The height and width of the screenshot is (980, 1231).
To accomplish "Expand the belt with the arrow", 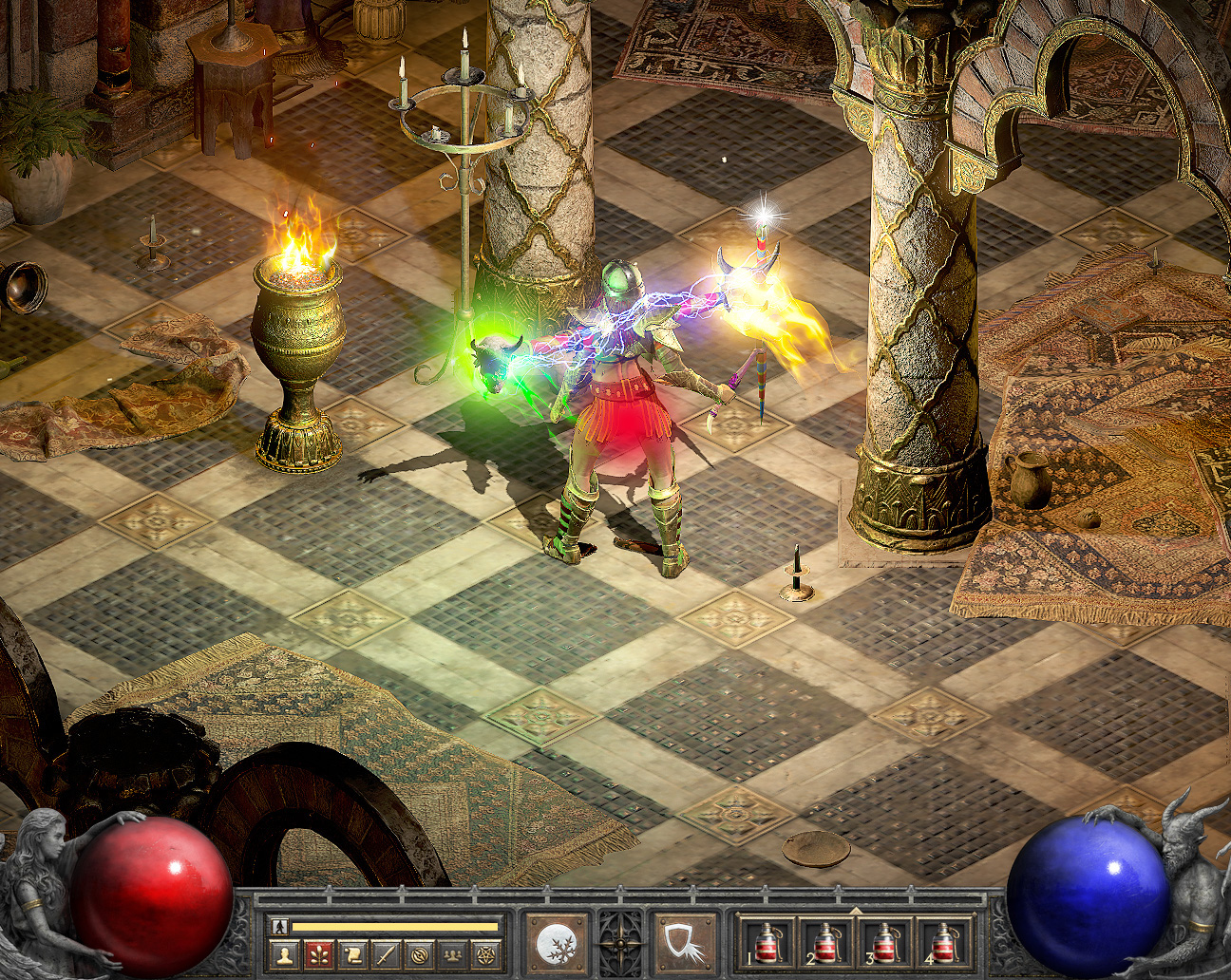I will 855,910.
